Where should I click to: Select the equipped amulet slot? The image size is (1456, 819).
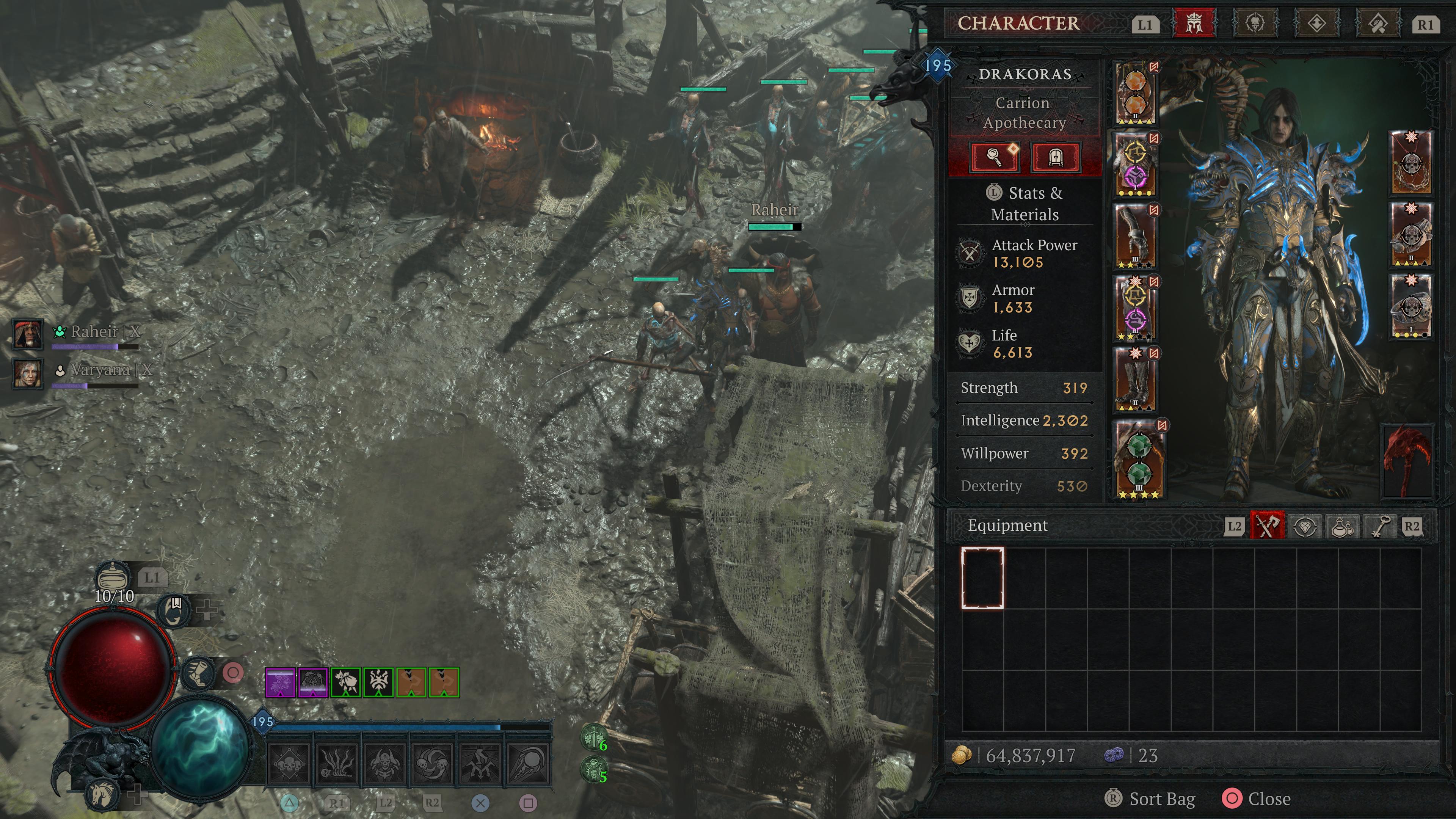pos(1411,163)
